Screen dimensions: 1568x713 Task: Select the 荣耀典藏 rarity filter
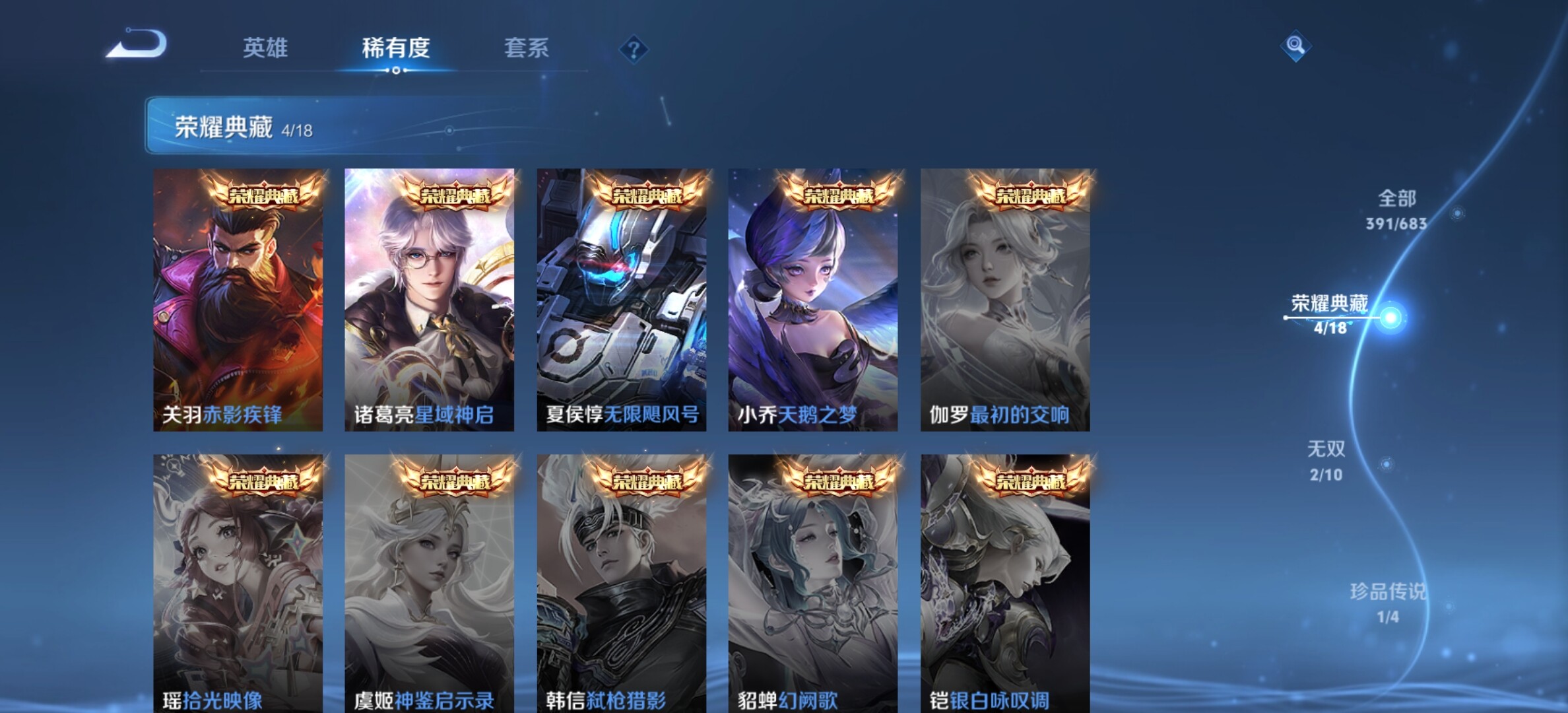click(1330, 313)
